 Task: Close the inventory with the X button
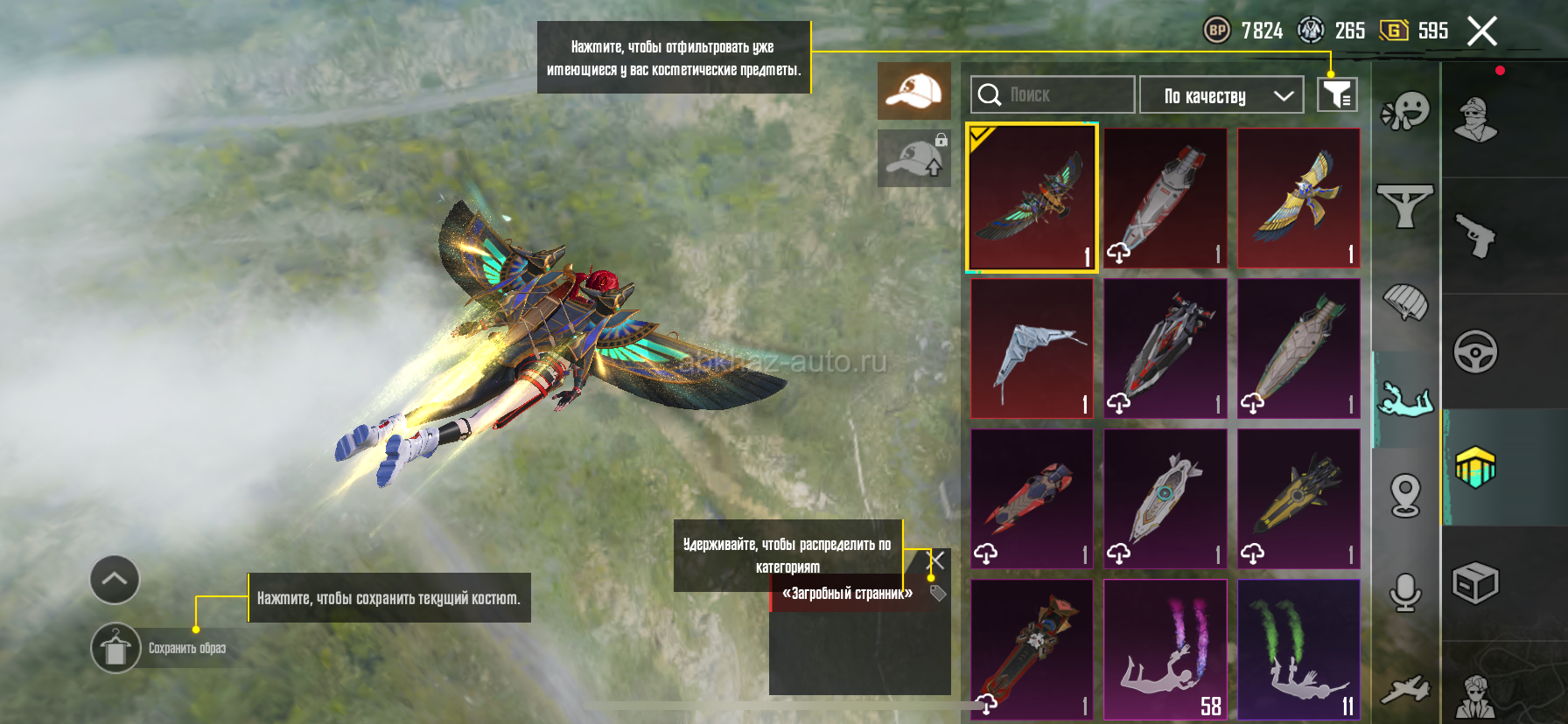click(x=1481, y=32)
